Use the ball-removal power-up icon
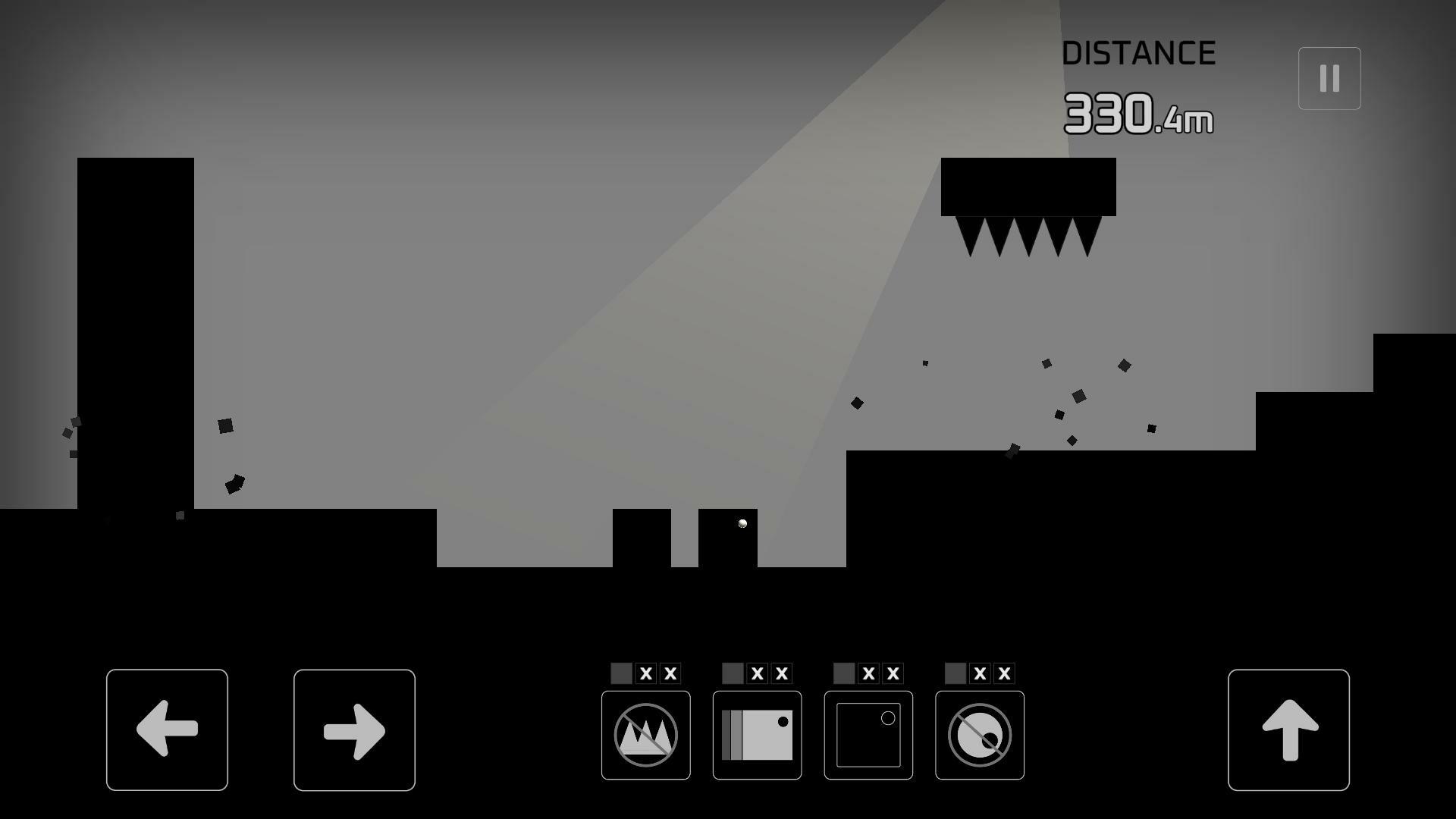Image resolution: width=1456 pixels, height=819 pixels. (x=979, y=733)
